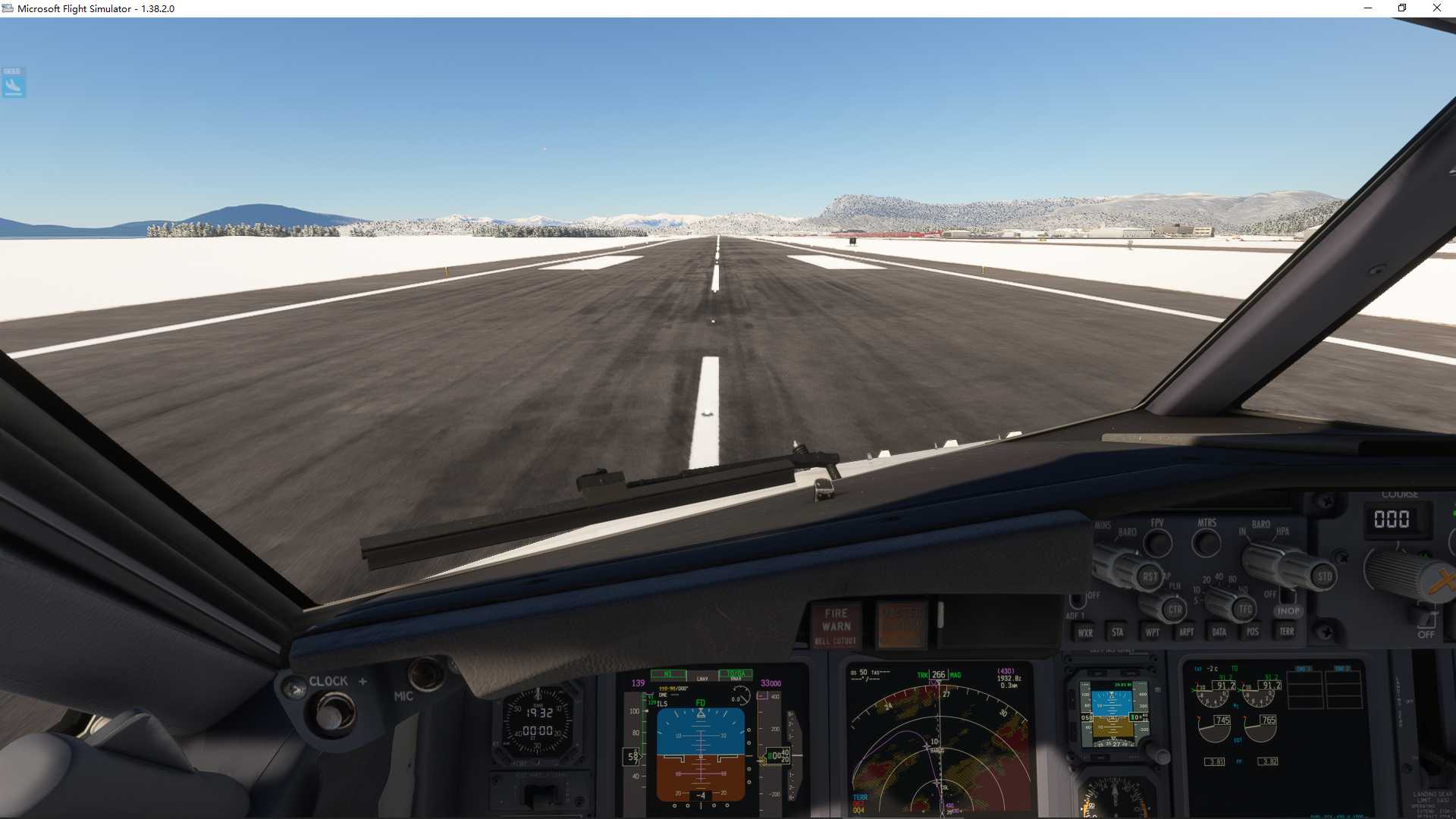Turn the TFC map range knob

coord(1244,607)
